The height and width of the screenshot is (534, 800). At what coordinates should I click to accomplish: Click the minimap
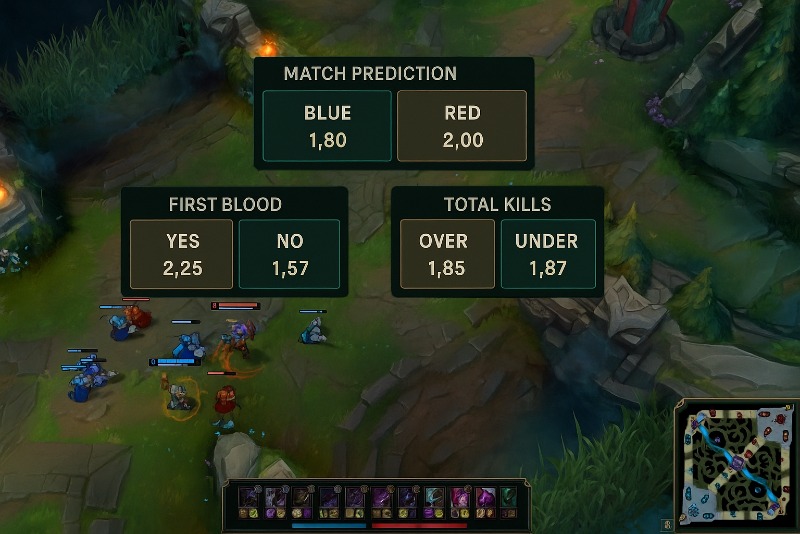[737, 463]
